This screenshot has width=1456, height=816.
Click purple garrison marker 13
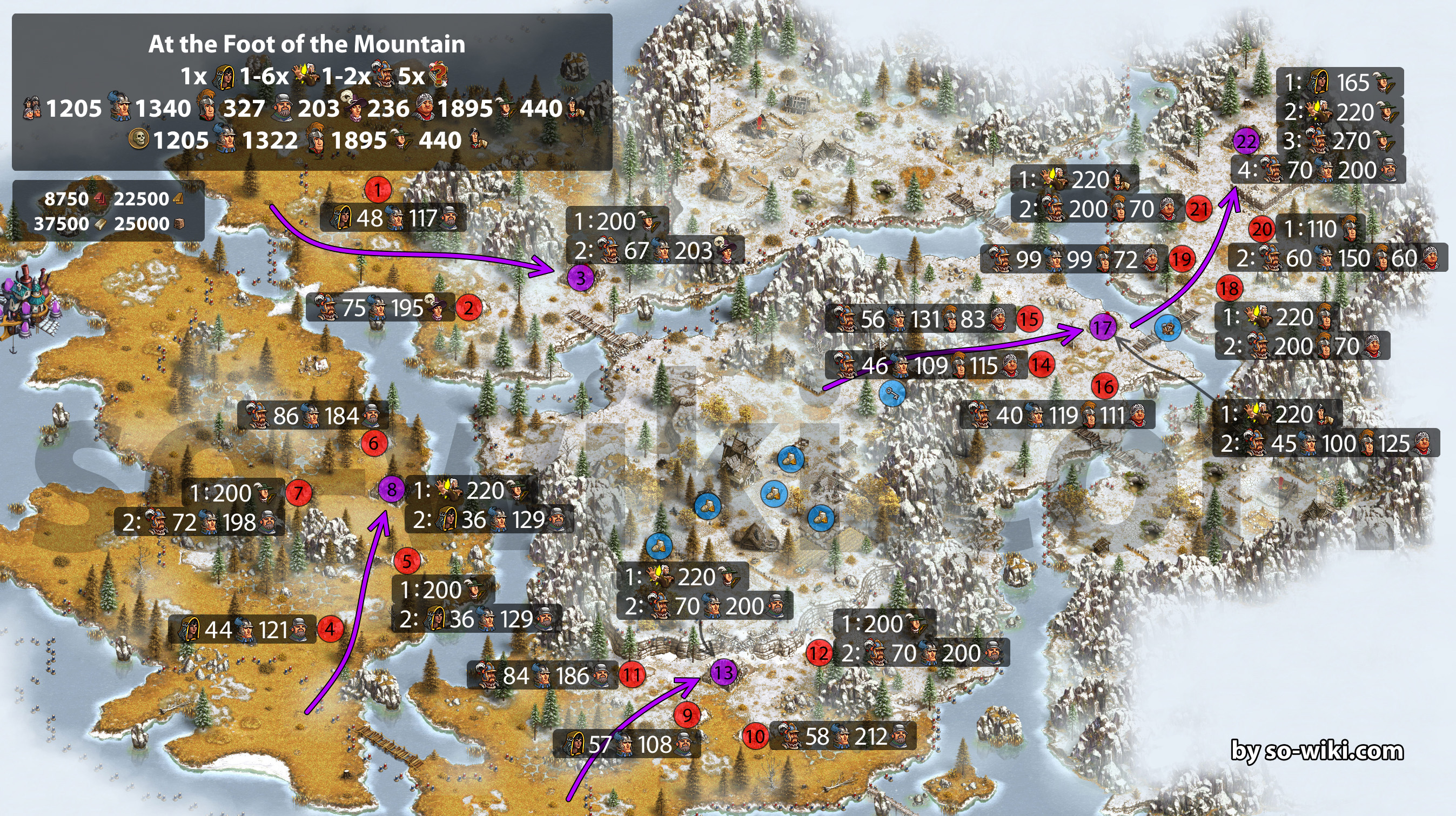coord(723,673)
